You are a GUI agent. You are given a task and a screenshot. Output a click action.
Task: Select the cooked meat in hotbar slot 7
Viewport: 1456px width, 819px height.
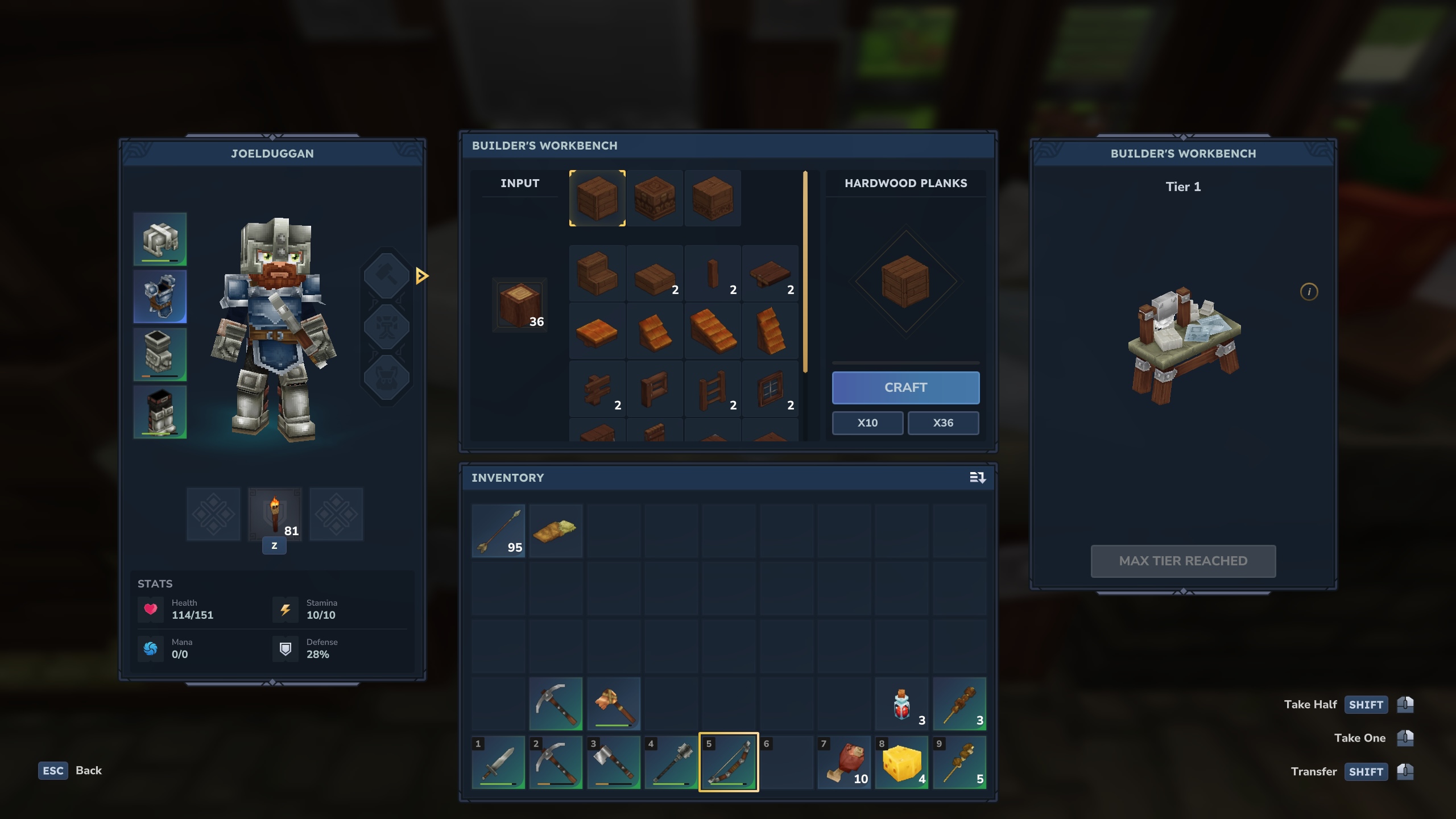pos(844,762)
